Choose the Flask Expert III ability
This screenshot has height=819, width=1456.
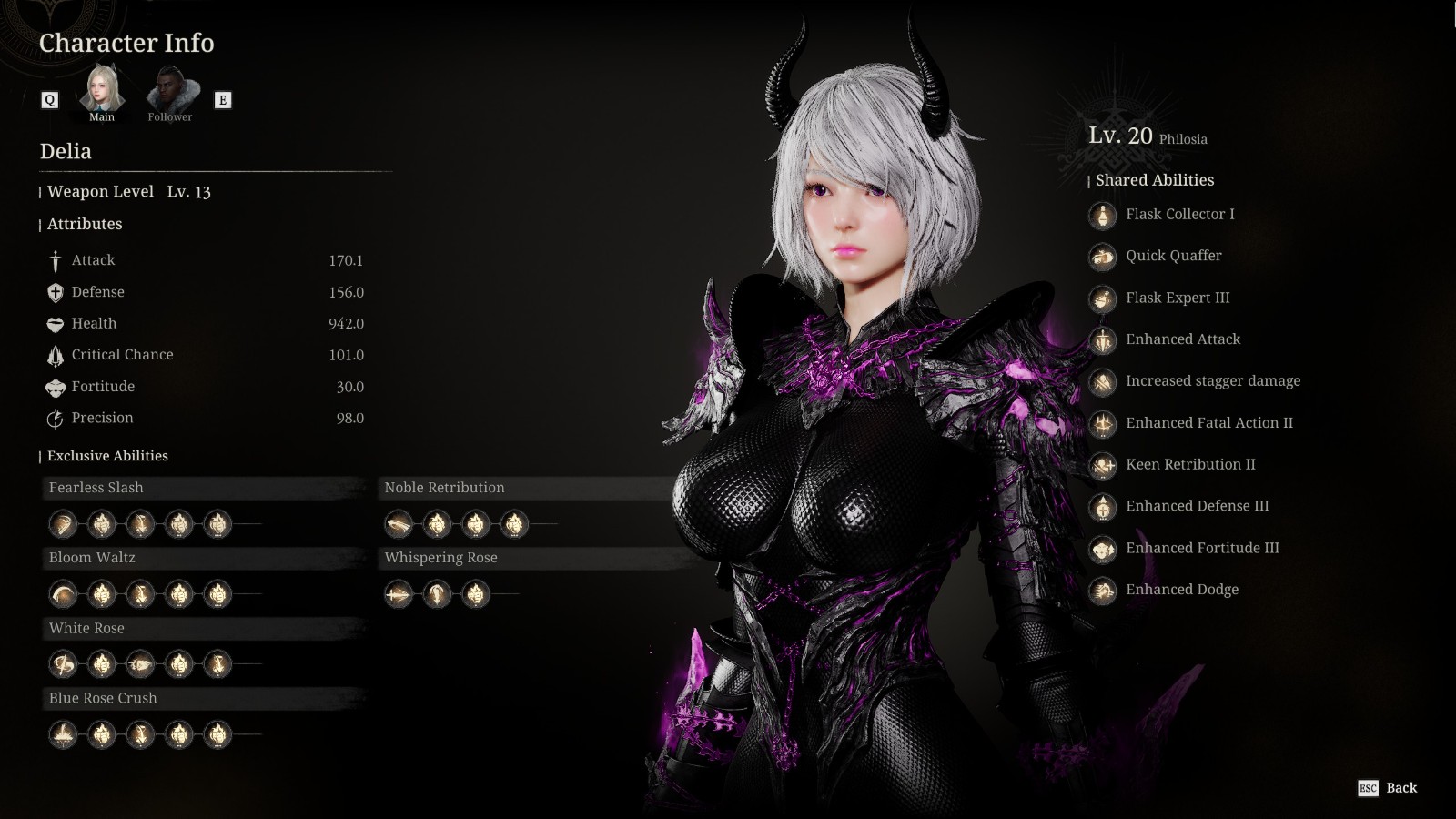point(1177,298)
